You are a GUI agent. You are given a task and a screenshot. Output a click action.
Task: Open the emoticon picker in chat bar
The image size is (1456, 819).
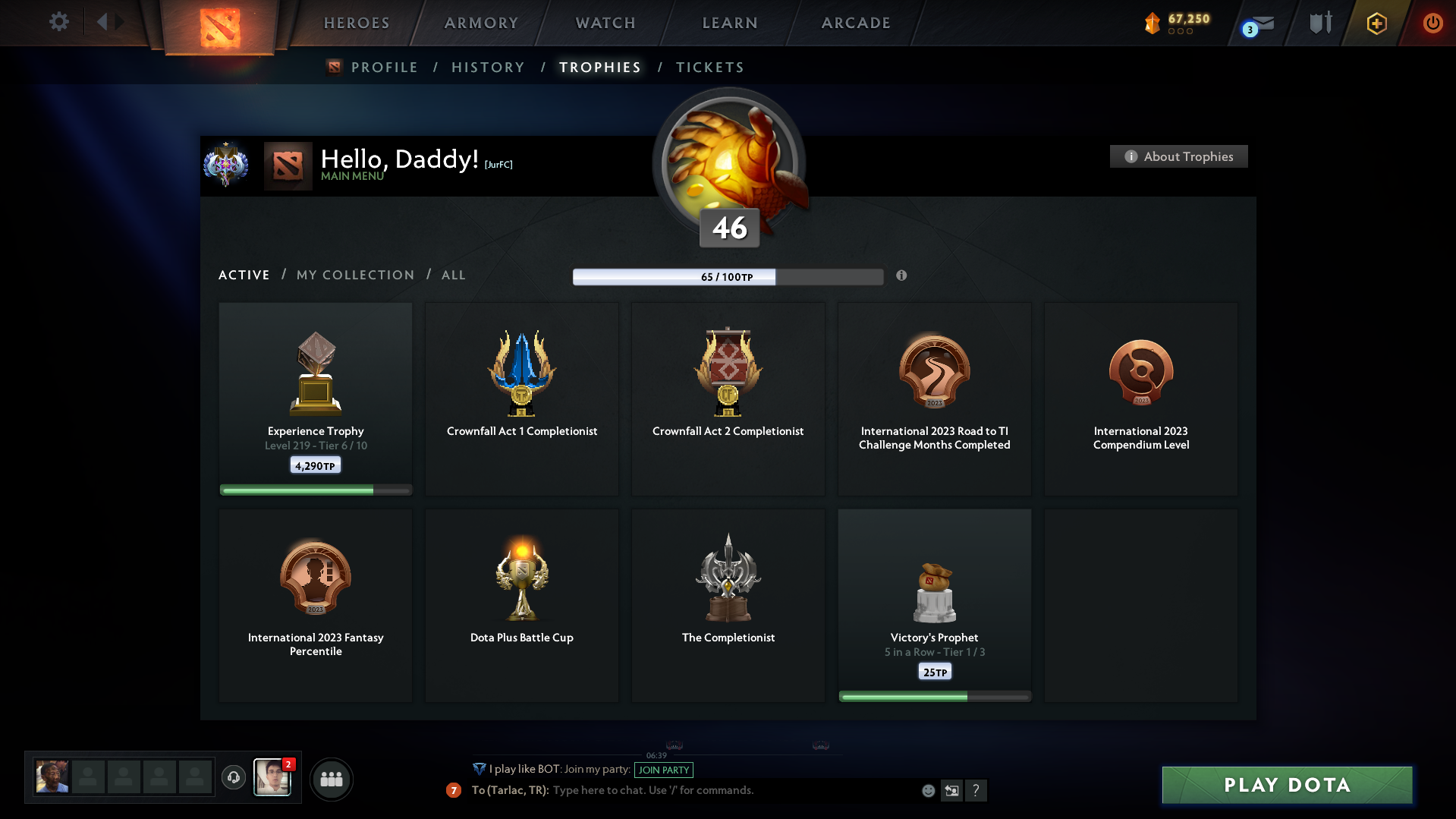pyautogui.click(x=928, y=790)
